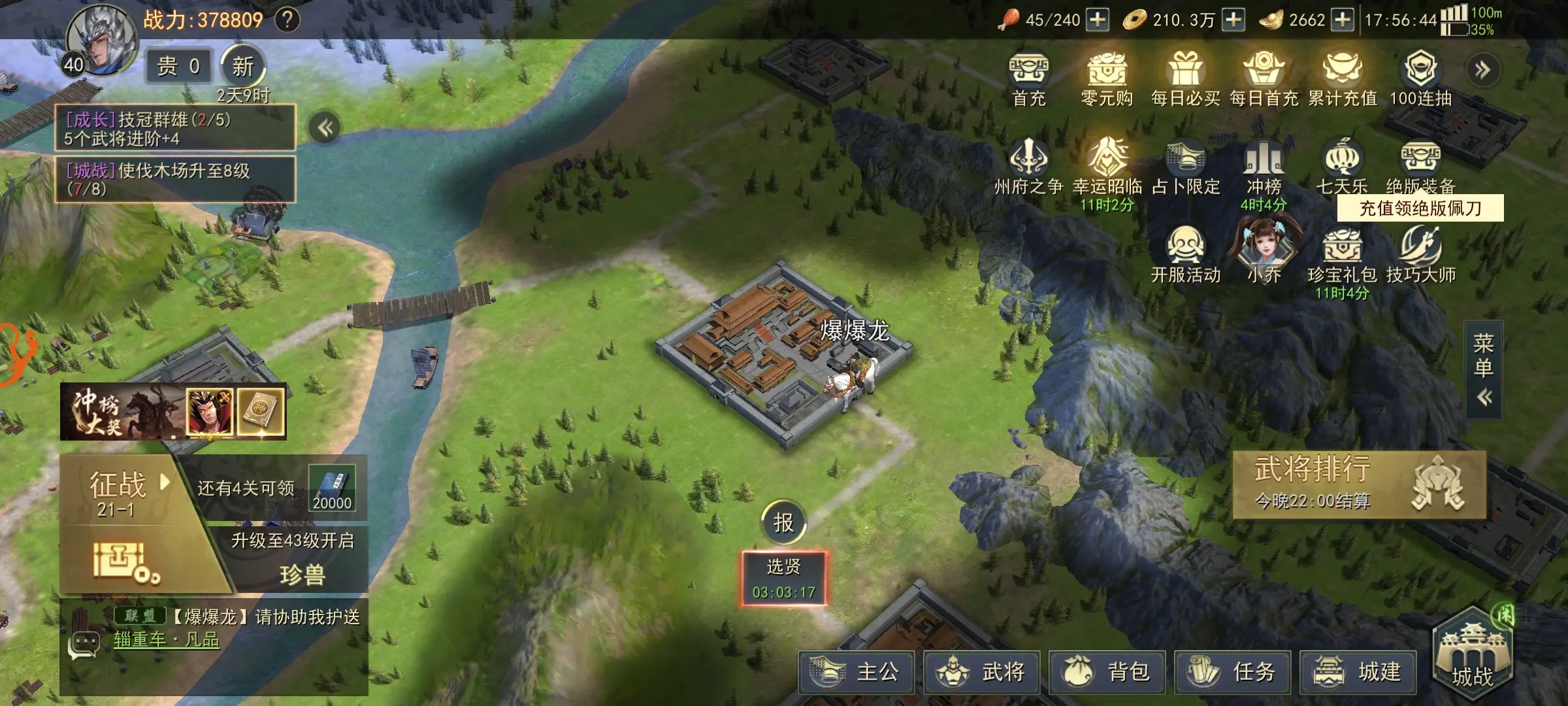Open the 七天乐 seven-day event
The image size is (1568, 706).
click(1342, 167)
